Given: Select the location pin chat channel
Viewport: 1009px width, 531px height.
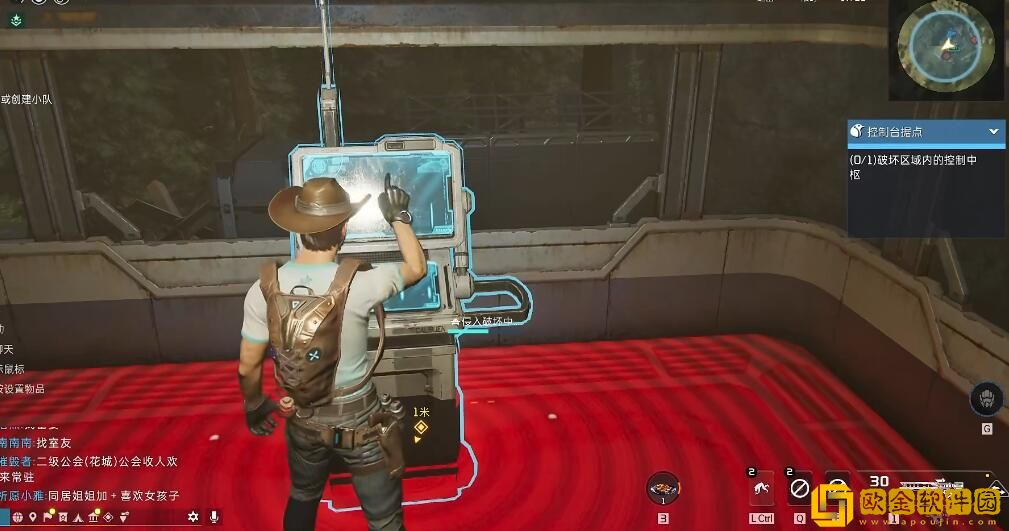Looking at the screenshot, I should click(x=33, y=517).
